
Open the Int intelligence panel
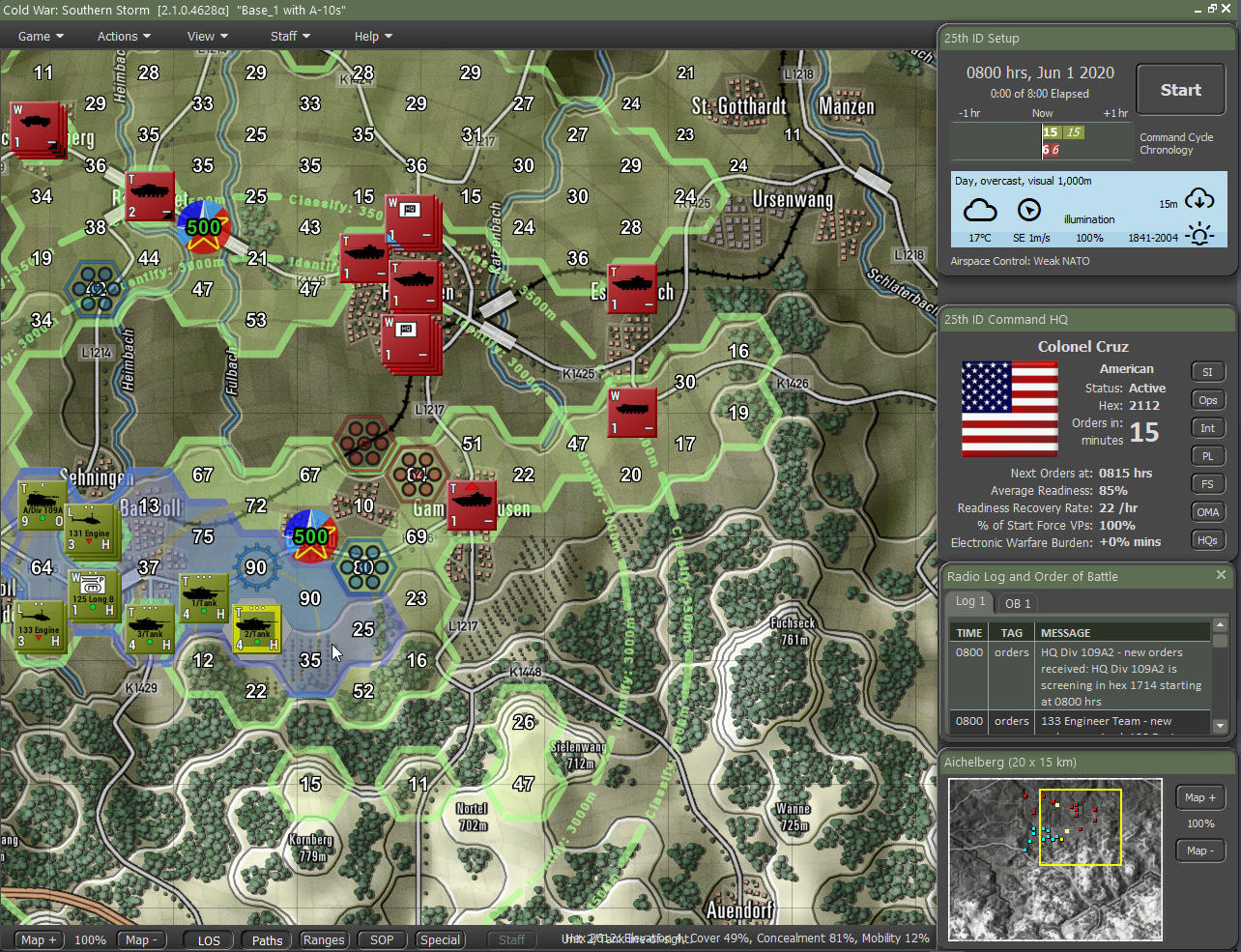pyautogui.click(x=1207, y=427)
